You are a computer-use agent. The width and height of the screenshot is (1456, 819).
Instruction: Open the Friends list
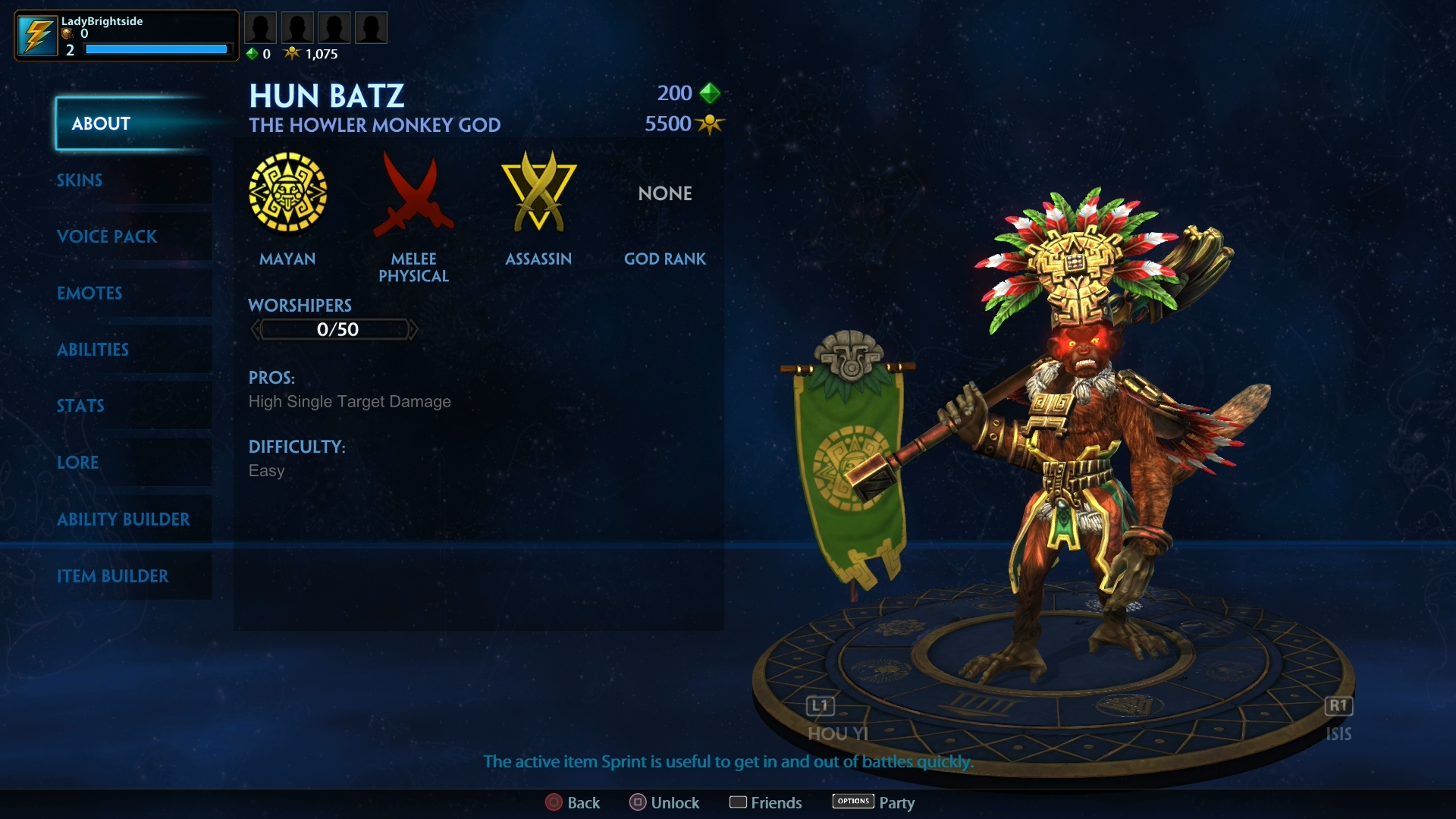(x=765, y=802)
